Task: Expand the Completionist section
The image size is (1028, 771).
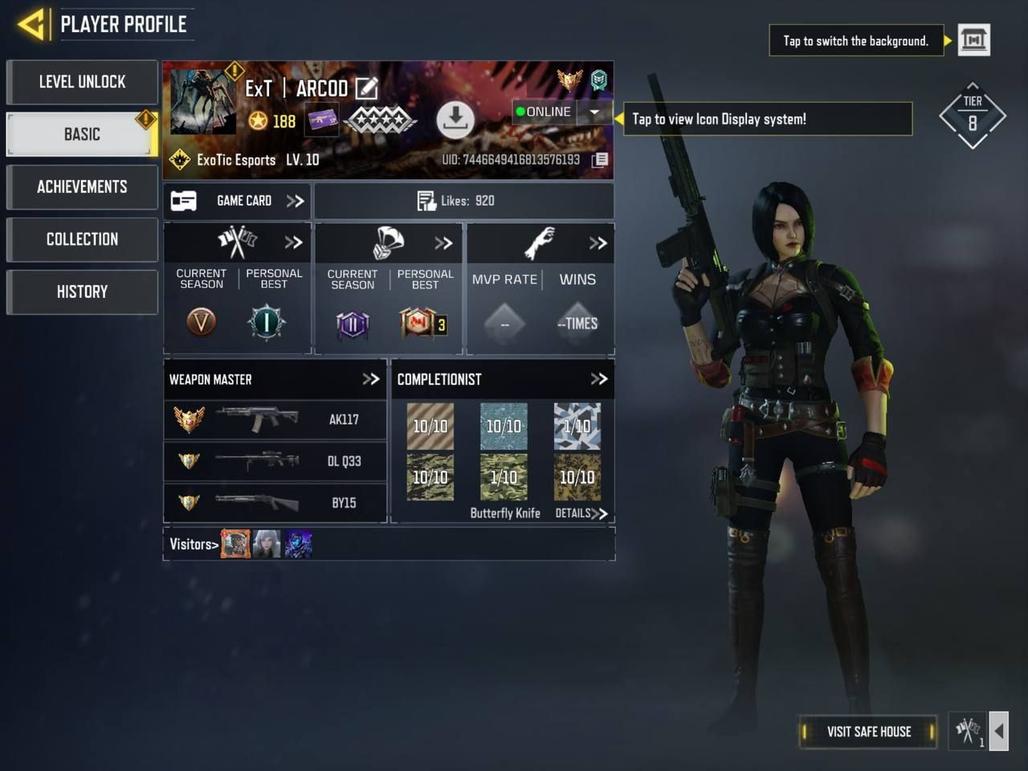Action: coord(599,380)
